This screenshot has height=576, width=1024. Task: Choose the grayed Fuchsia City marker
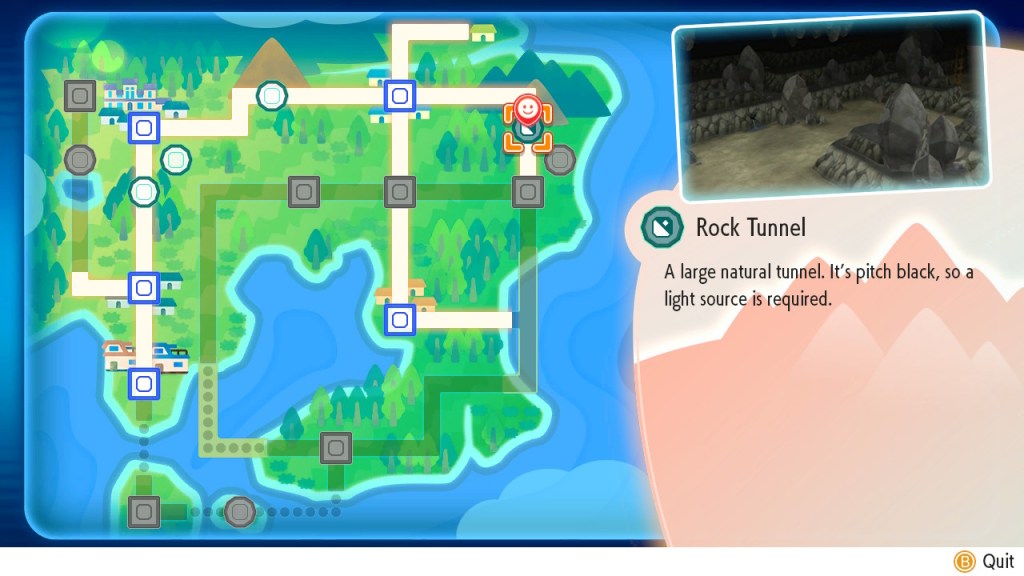click(x=336, y=447)
